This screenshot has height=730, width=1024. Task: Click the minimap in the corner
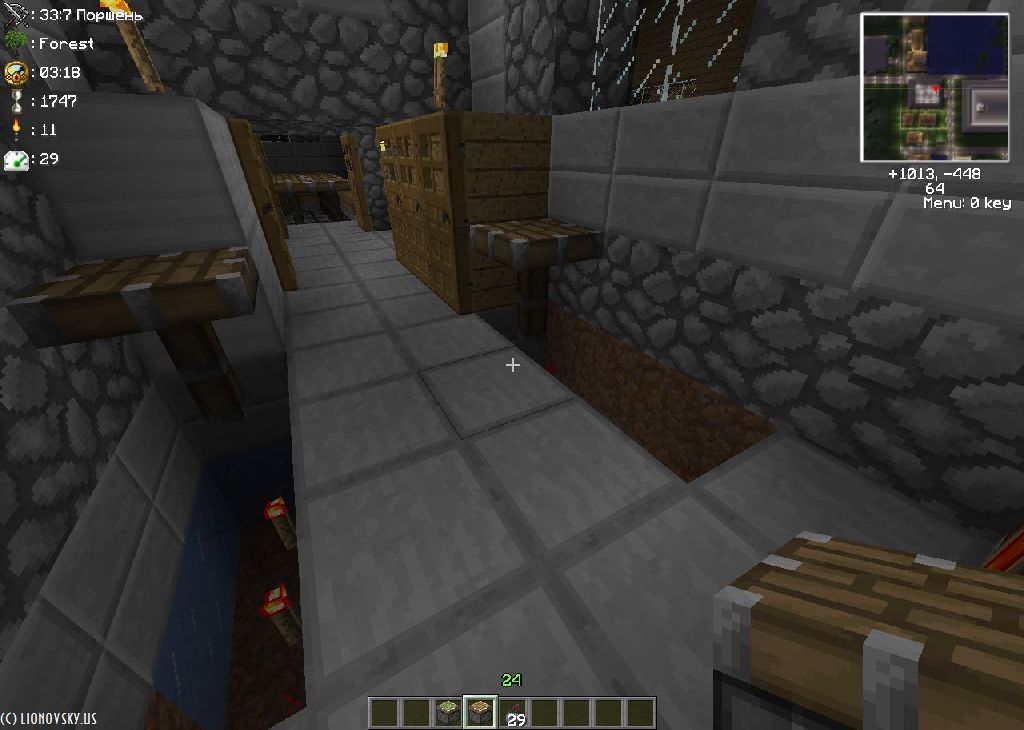pos(934,88)
